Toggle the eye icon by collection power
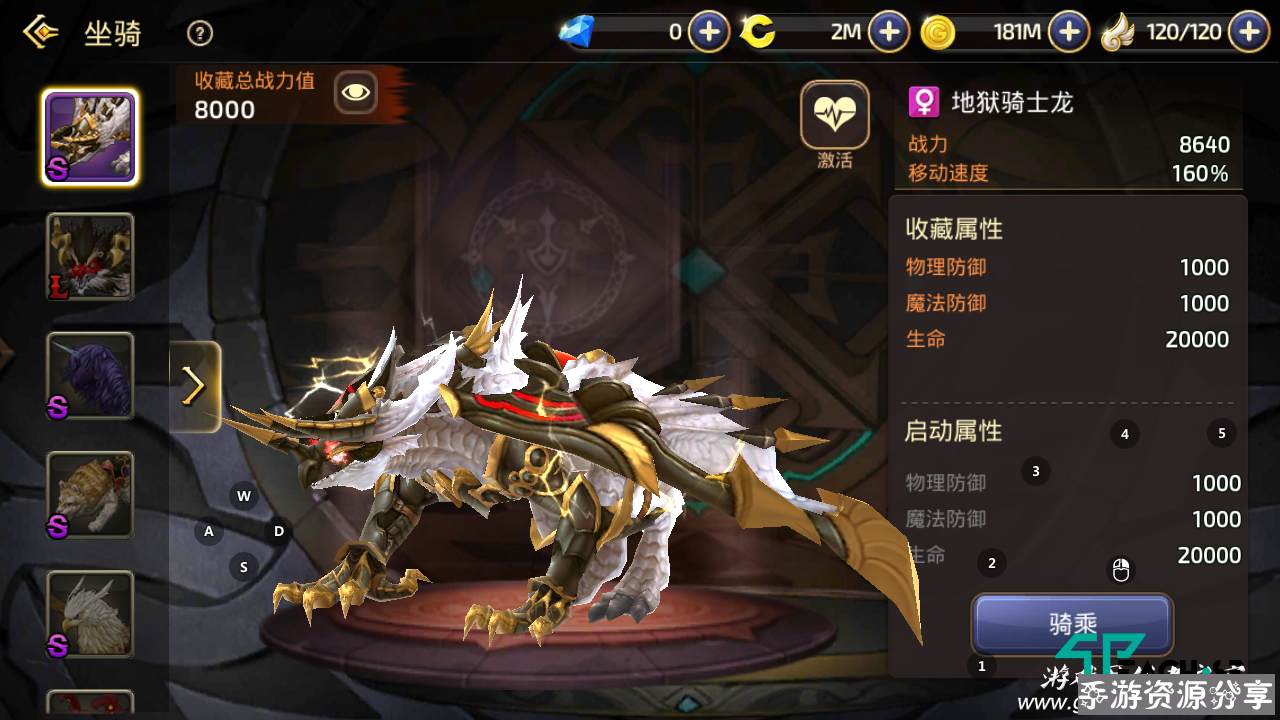This screenshot has height=720, width=1280. tap(355, 94)
